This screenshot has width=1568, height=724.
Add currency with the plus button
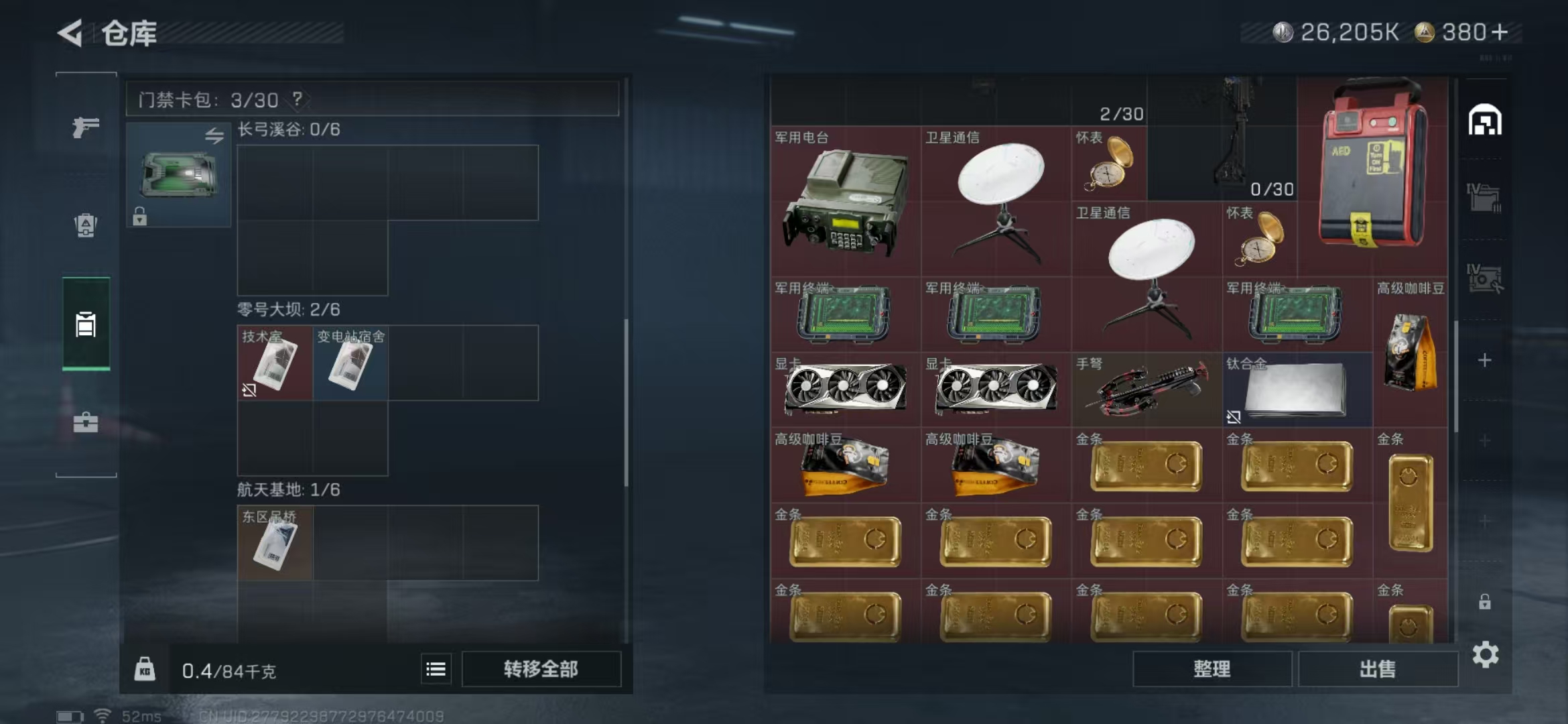(1500, 32)
